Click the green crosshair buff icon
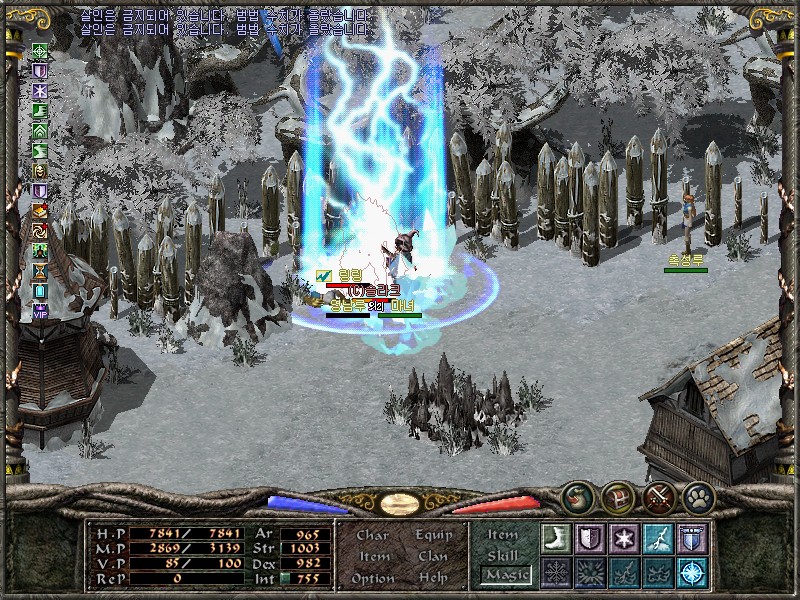This screenshot has height=600, width=800. 40,51
